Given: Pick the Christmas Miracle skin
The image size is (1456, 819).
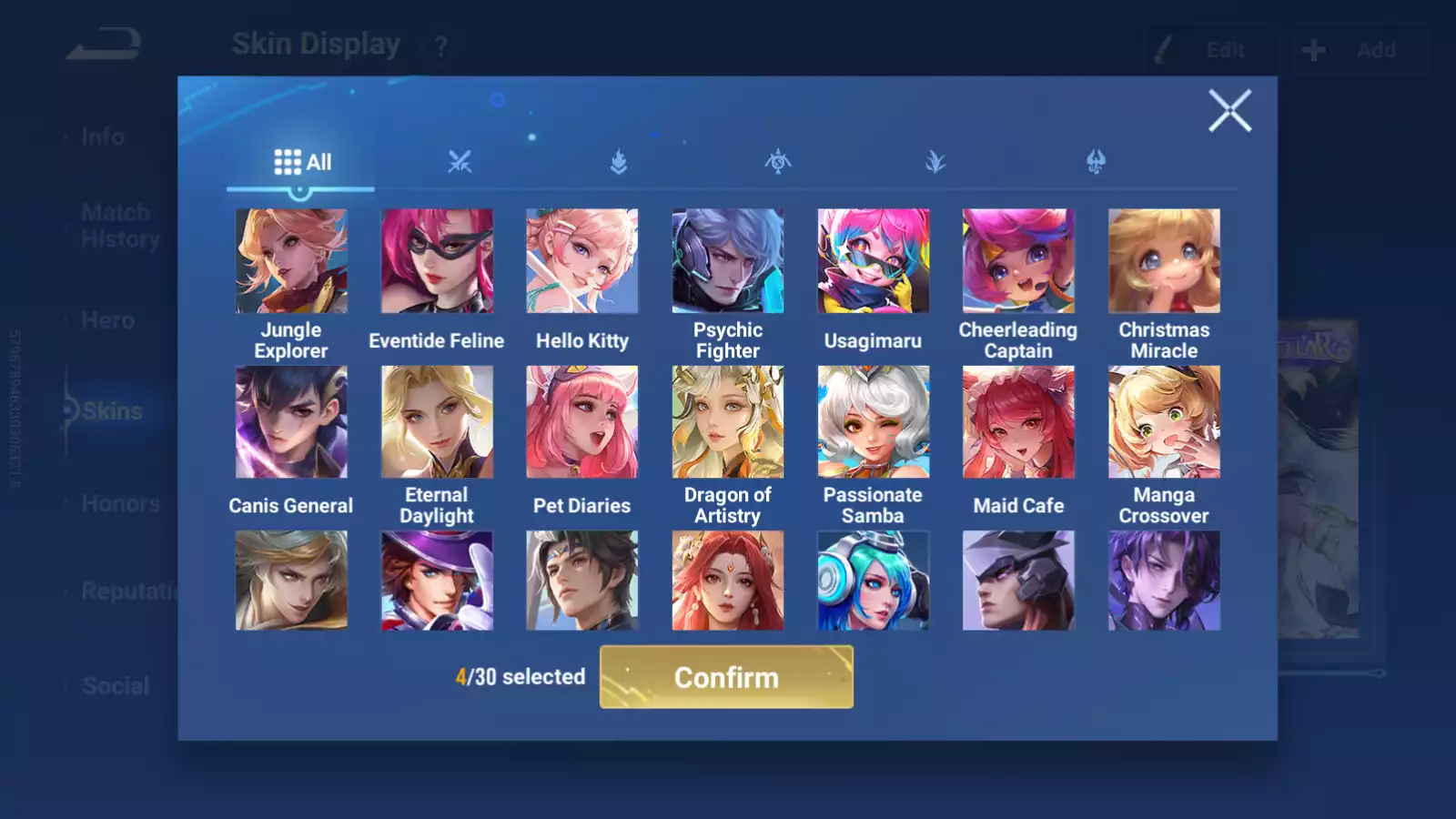Looking at the screenshot, I should [1164, 261].
